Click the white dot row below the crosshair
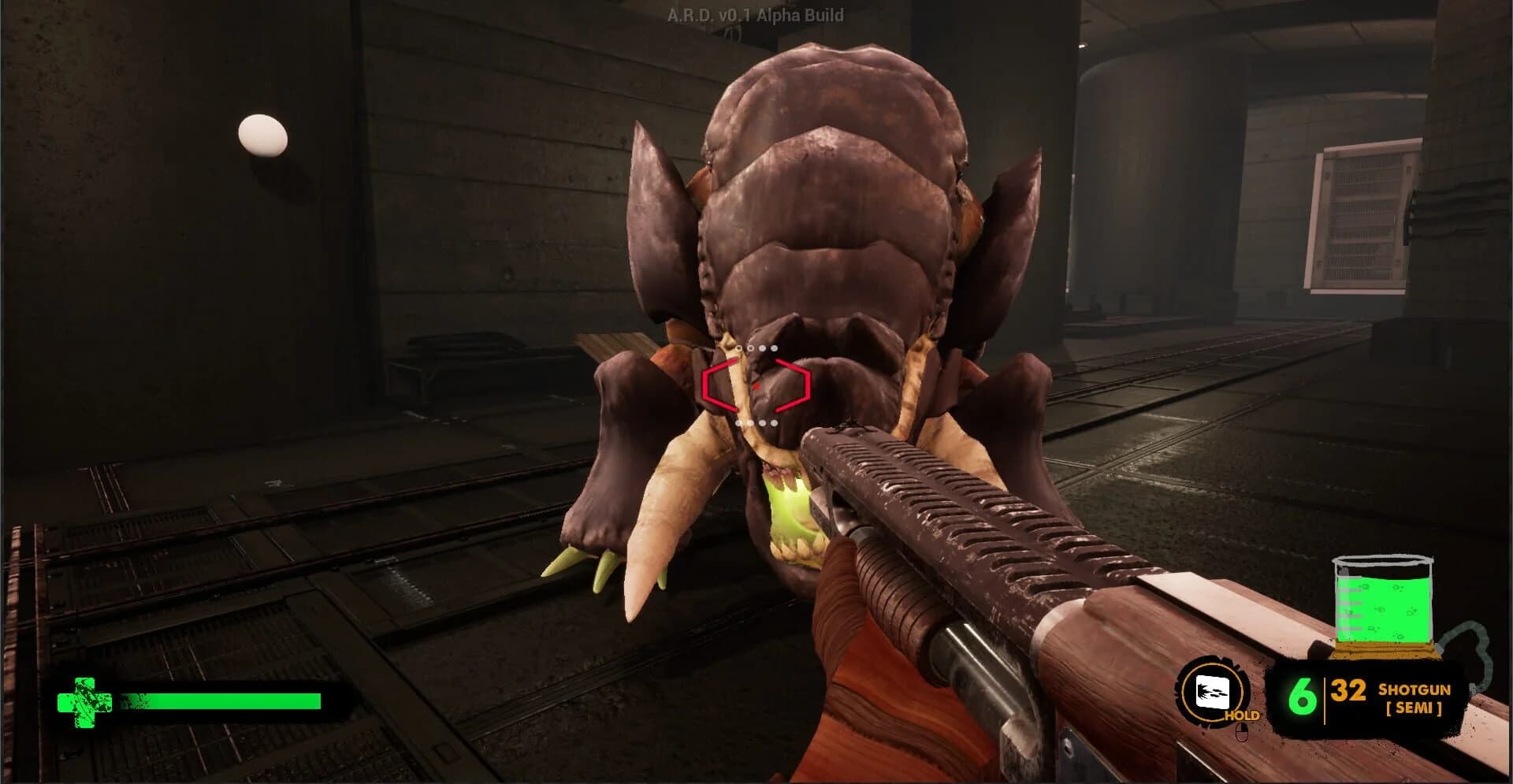Screen dimensions: 1513x784 [x=757, y=422]
